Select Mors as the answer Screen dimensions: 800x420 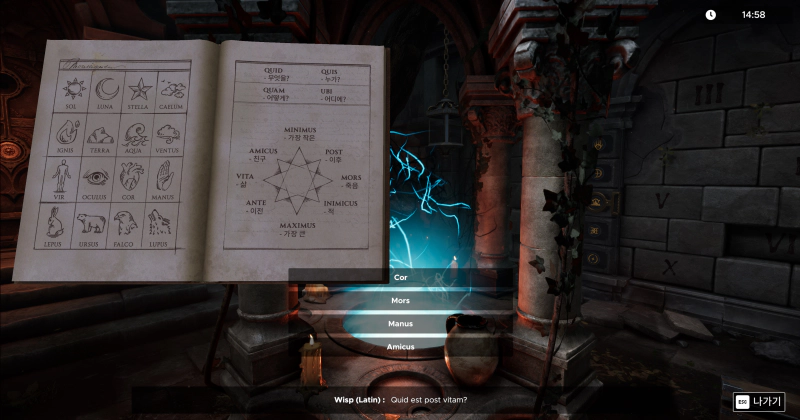pyautogui.click(x=400, y=300)
